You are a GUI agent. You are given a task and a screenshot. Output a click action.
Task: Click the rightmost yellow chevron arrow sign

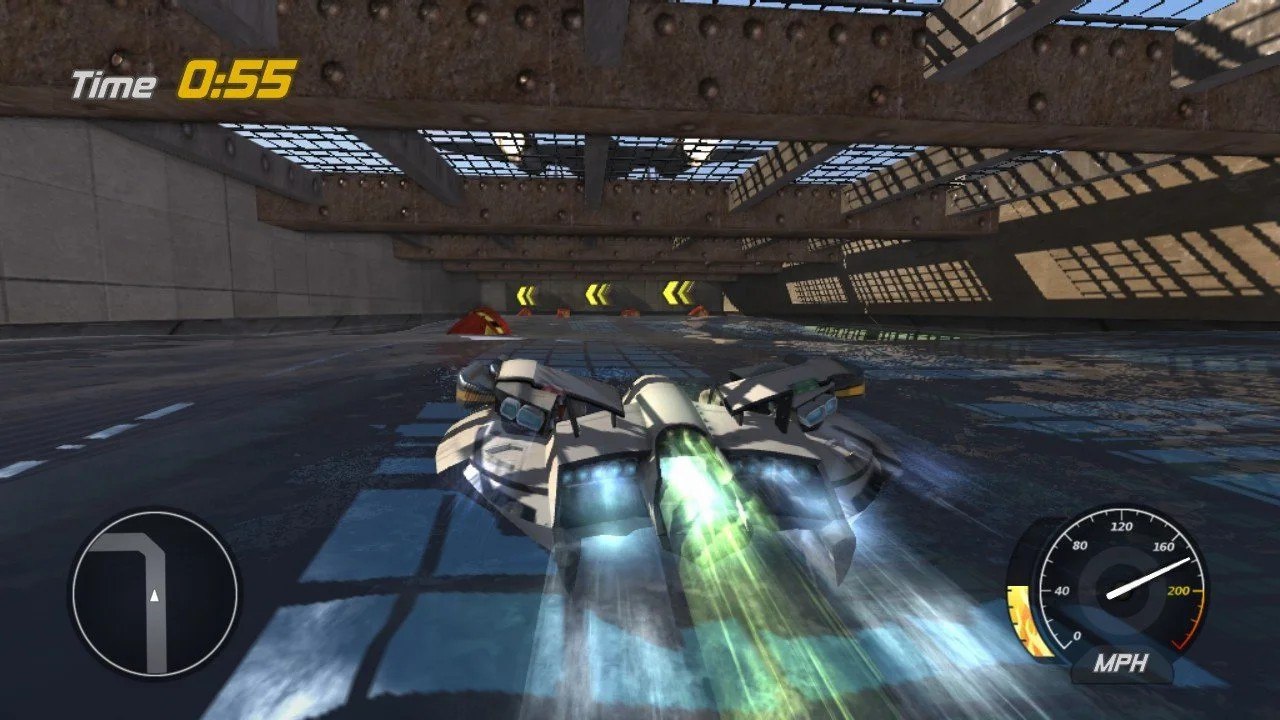click(x=678, y=293)
